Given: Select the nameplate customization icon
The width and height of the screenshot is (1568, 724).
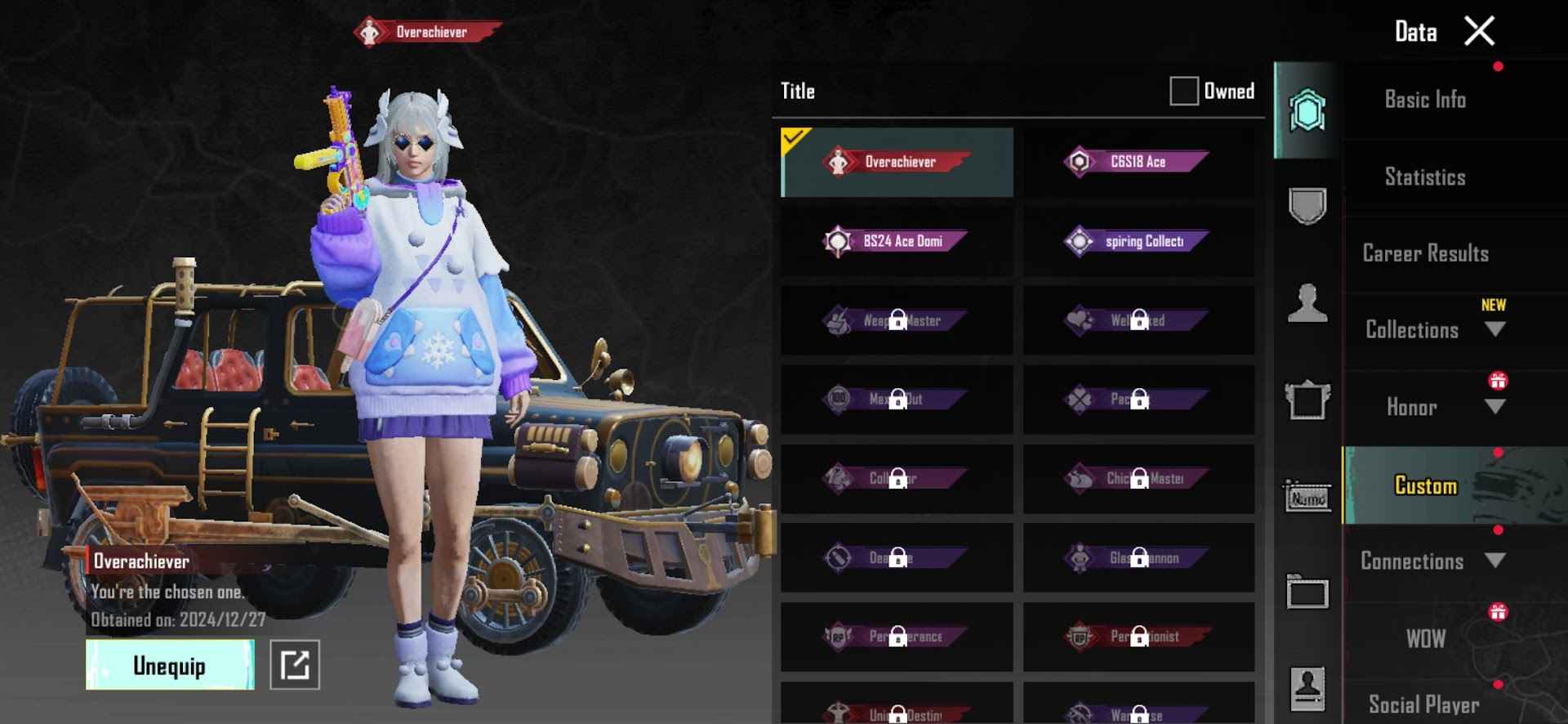Looking at the screenshot, I should [1307, 497].
